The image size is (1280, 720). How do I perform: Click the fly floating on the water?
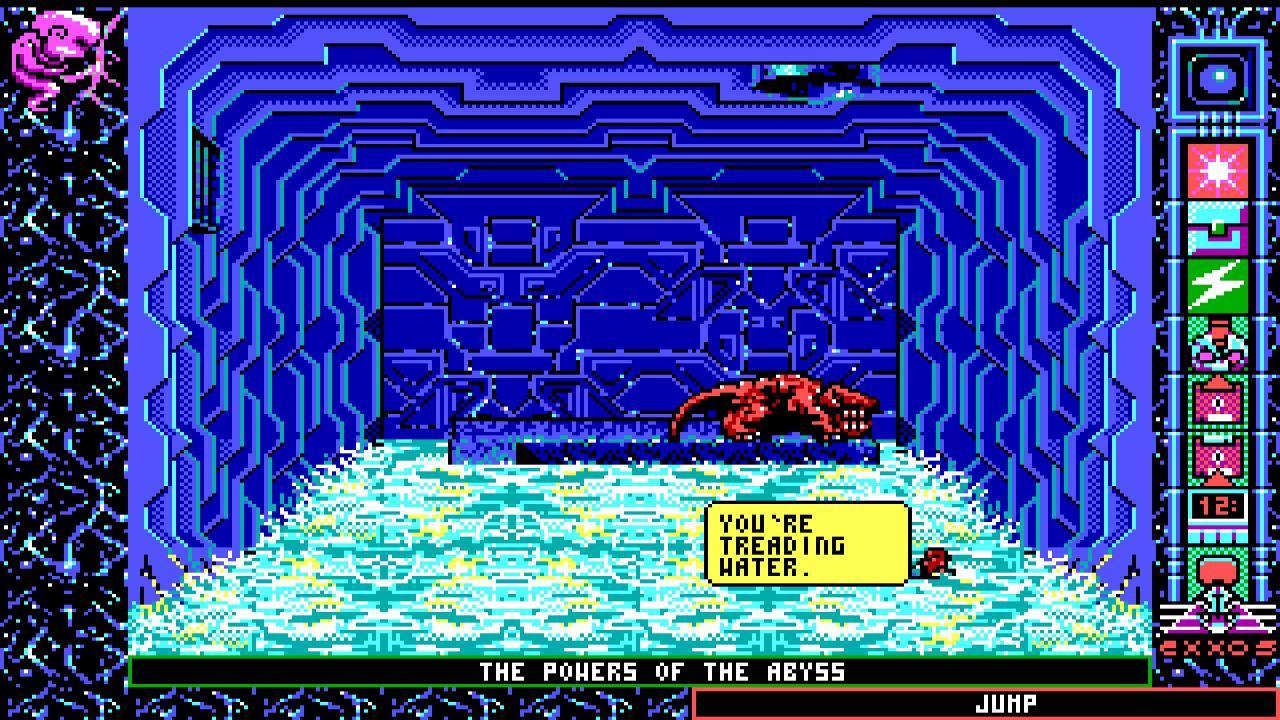933,564
